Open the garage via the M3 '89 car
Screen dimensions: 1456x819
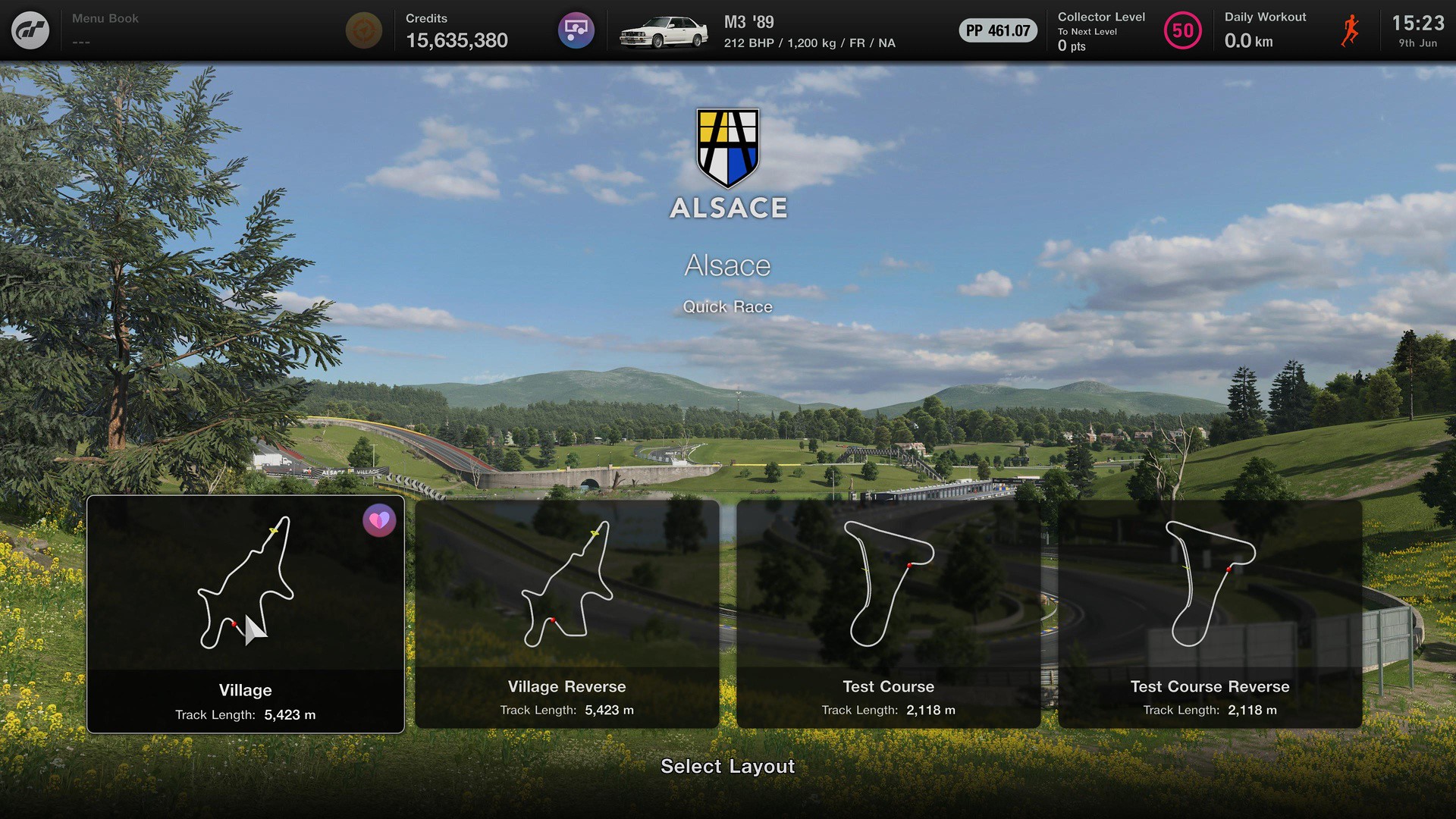click(664, 32)
